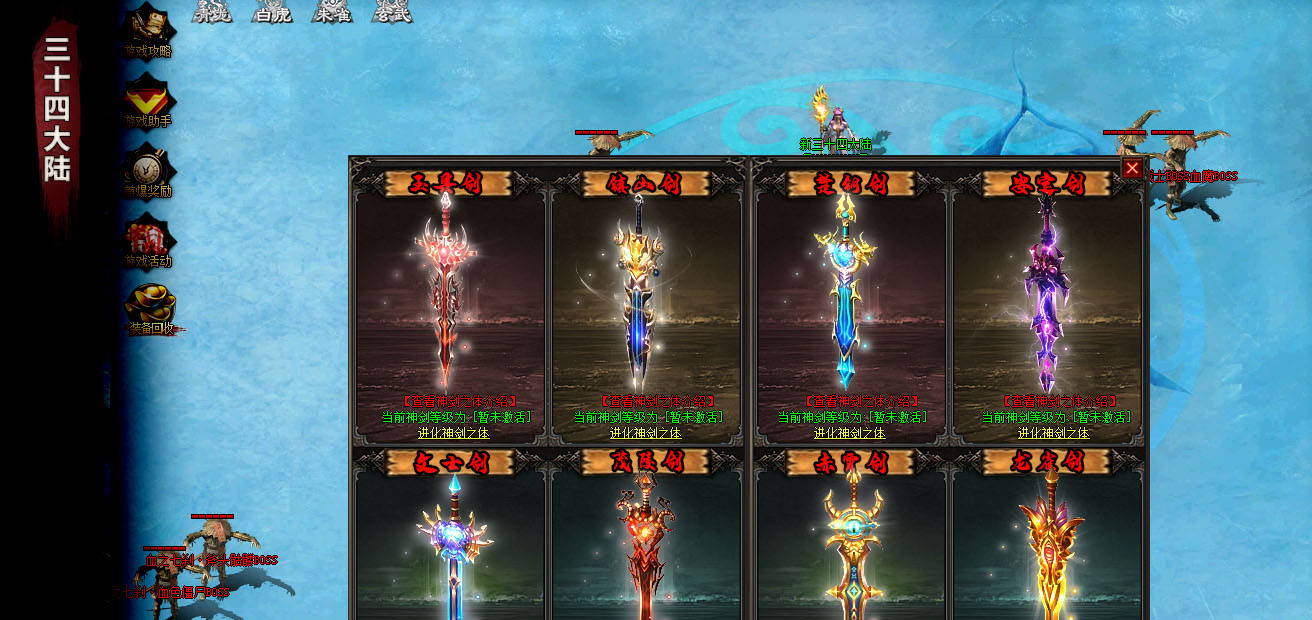Close the divine sword panel
The image size is (1312, 620).
point(1132,168)
